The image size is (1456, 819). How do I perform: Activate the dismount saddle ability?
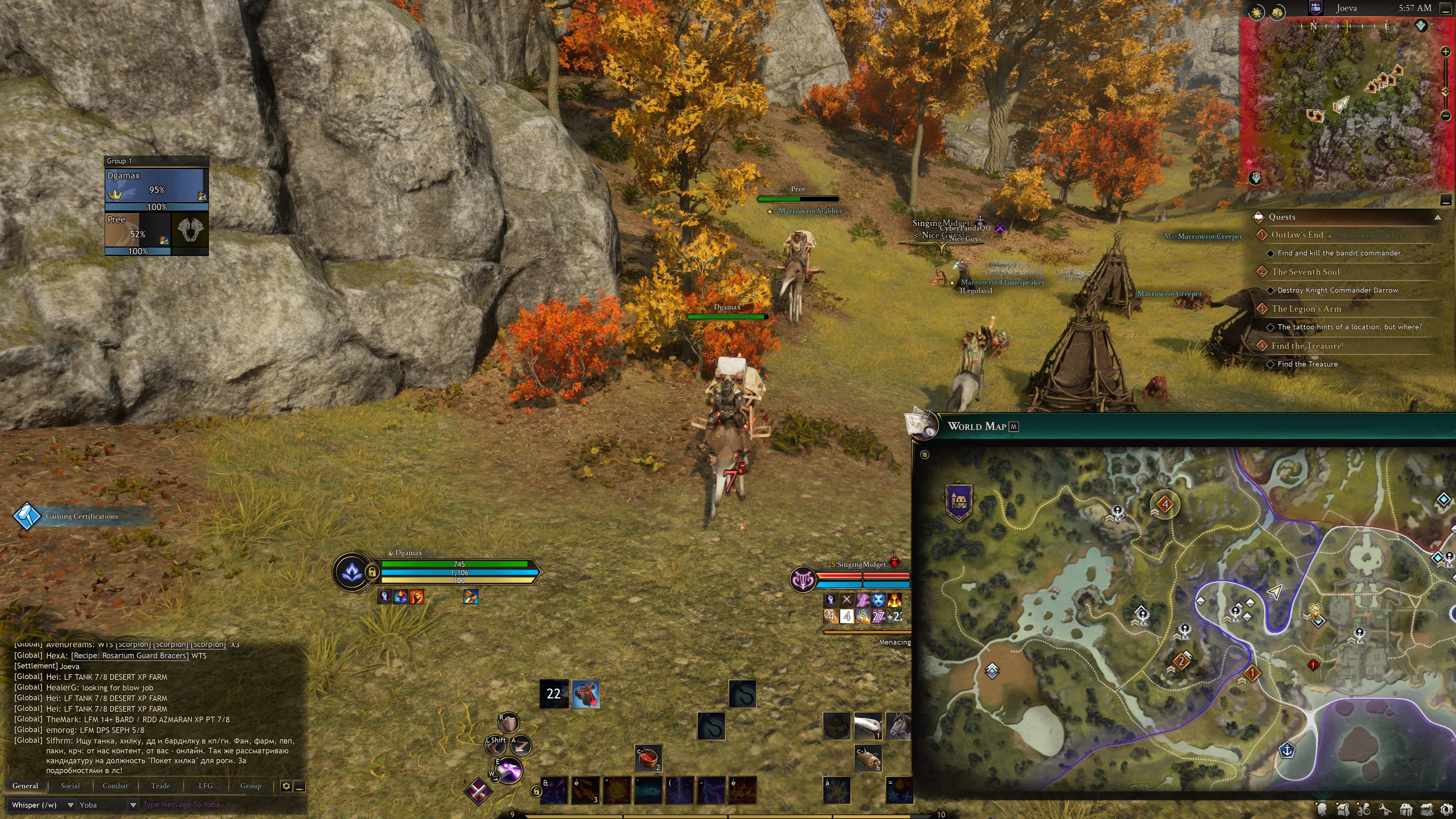click(585, 694)
